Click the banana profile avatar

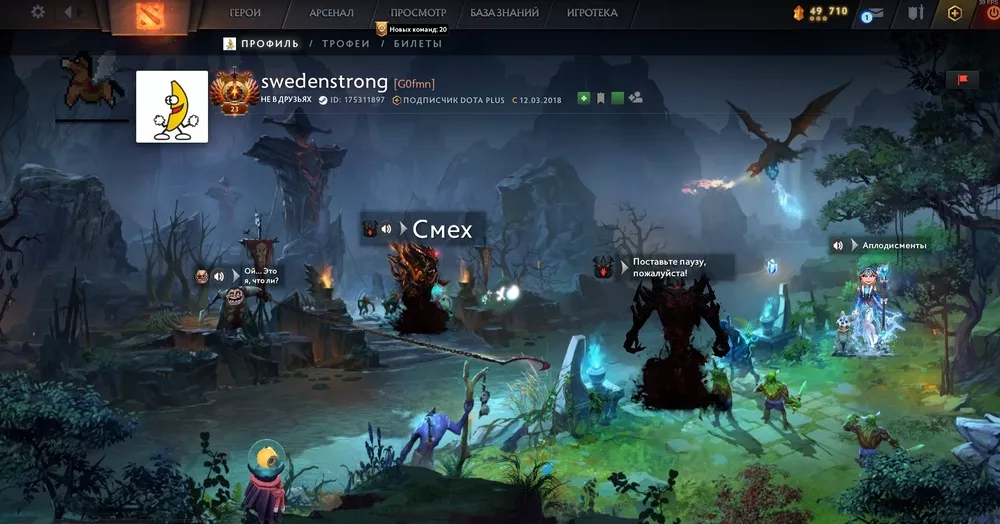[172, 106]
